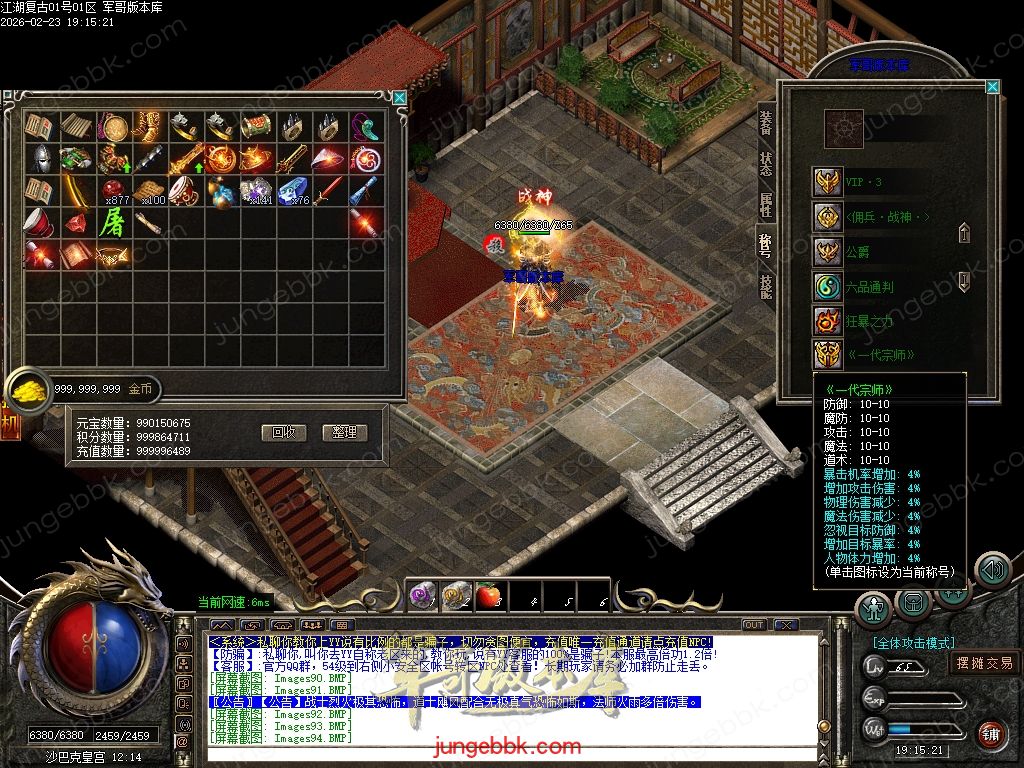
Task: Select the blue crystal stack of 76
Action: pyautogui.click(x=293, y=190)
